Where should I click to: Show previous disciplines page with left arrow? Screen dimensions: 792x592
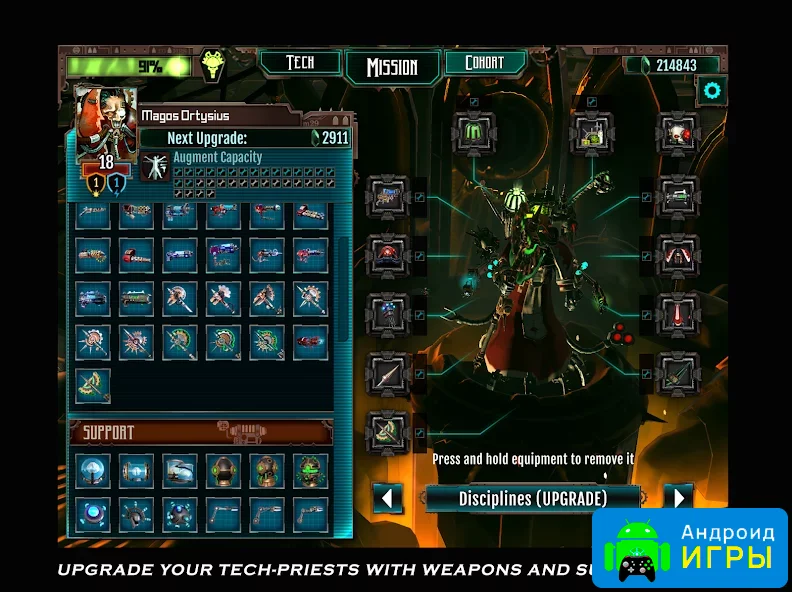[x=387, y=498]
